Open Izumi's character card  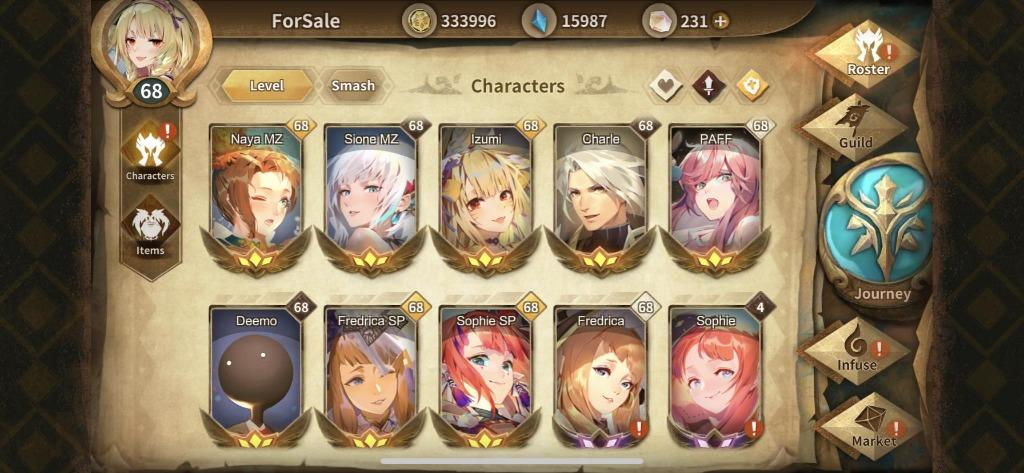[x=485, y=195]
